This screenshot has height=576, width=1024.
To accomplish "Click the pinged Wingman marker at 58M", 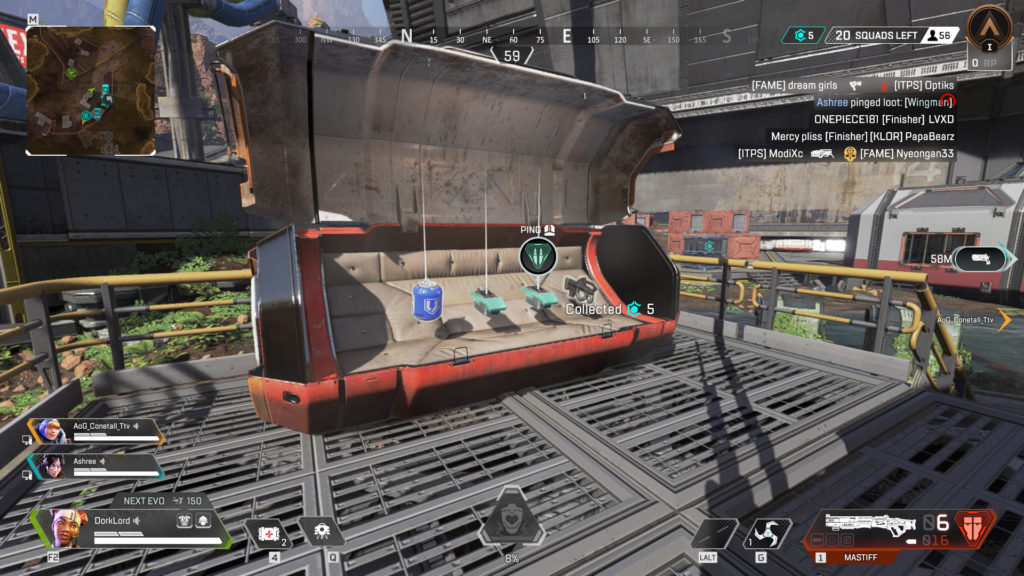I will [x=984, y=259].
